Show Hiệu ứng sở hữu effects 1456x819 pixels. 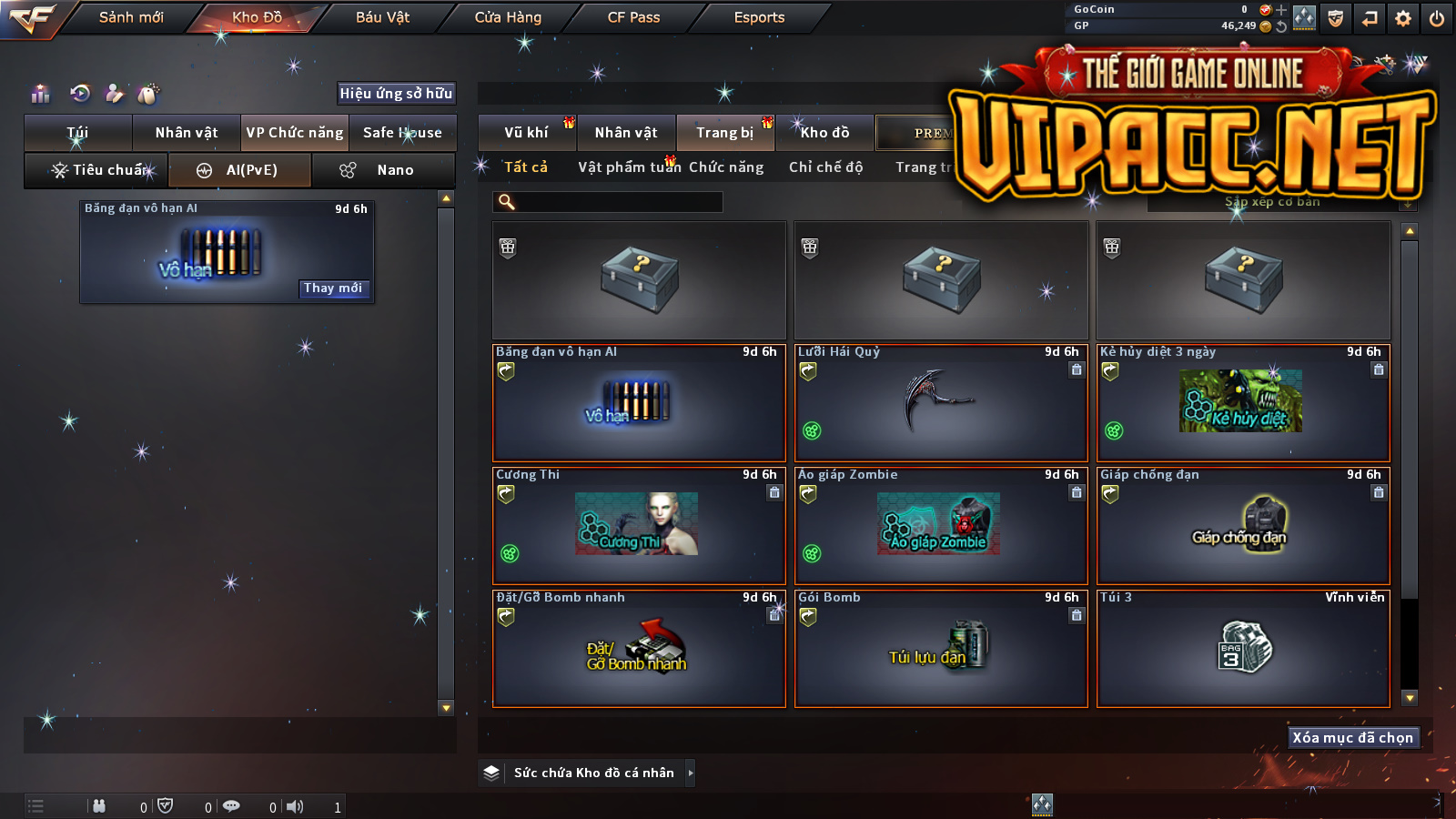[x=396, y=93]
